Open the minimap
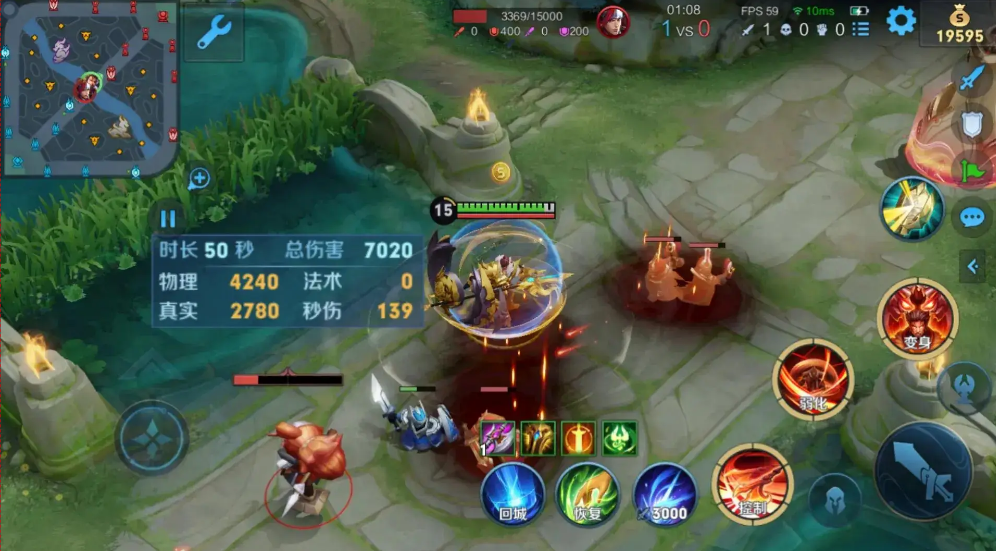The height and width of the screenshot is (551, 996). [90, 88]
